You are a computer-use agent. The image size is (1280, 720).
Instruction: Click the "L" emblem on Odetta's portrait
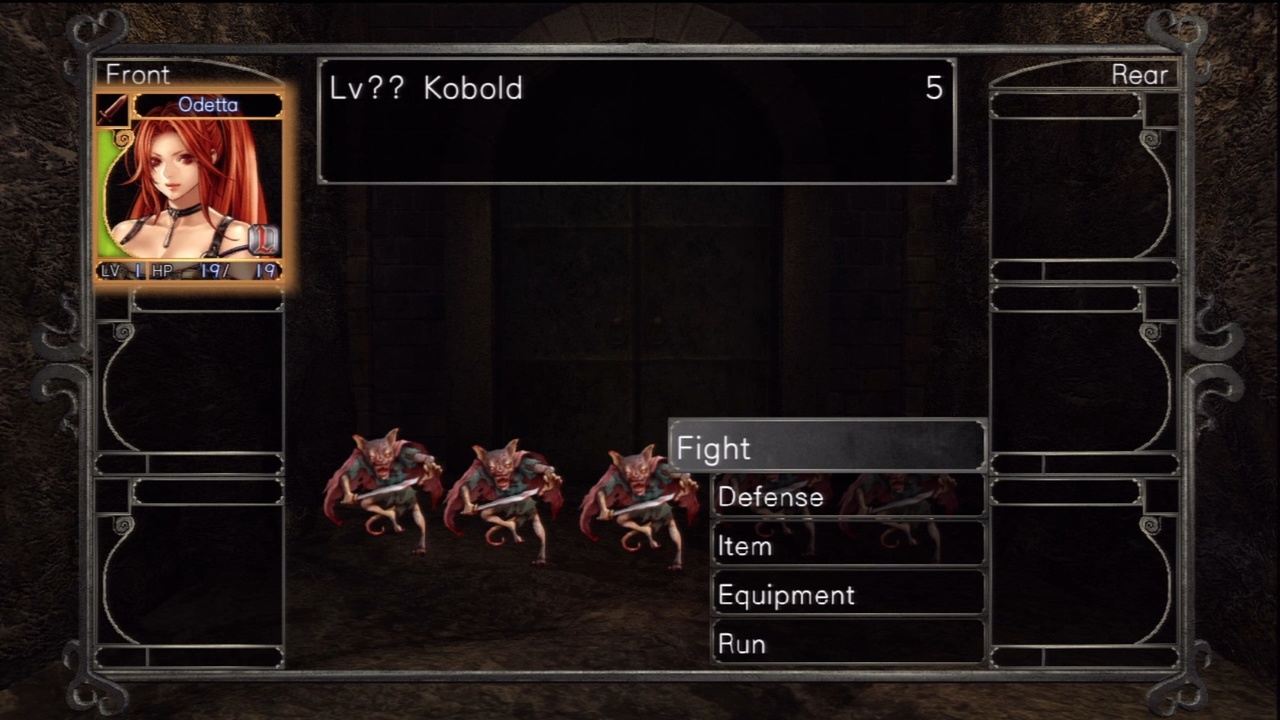[x=263, y=238]
